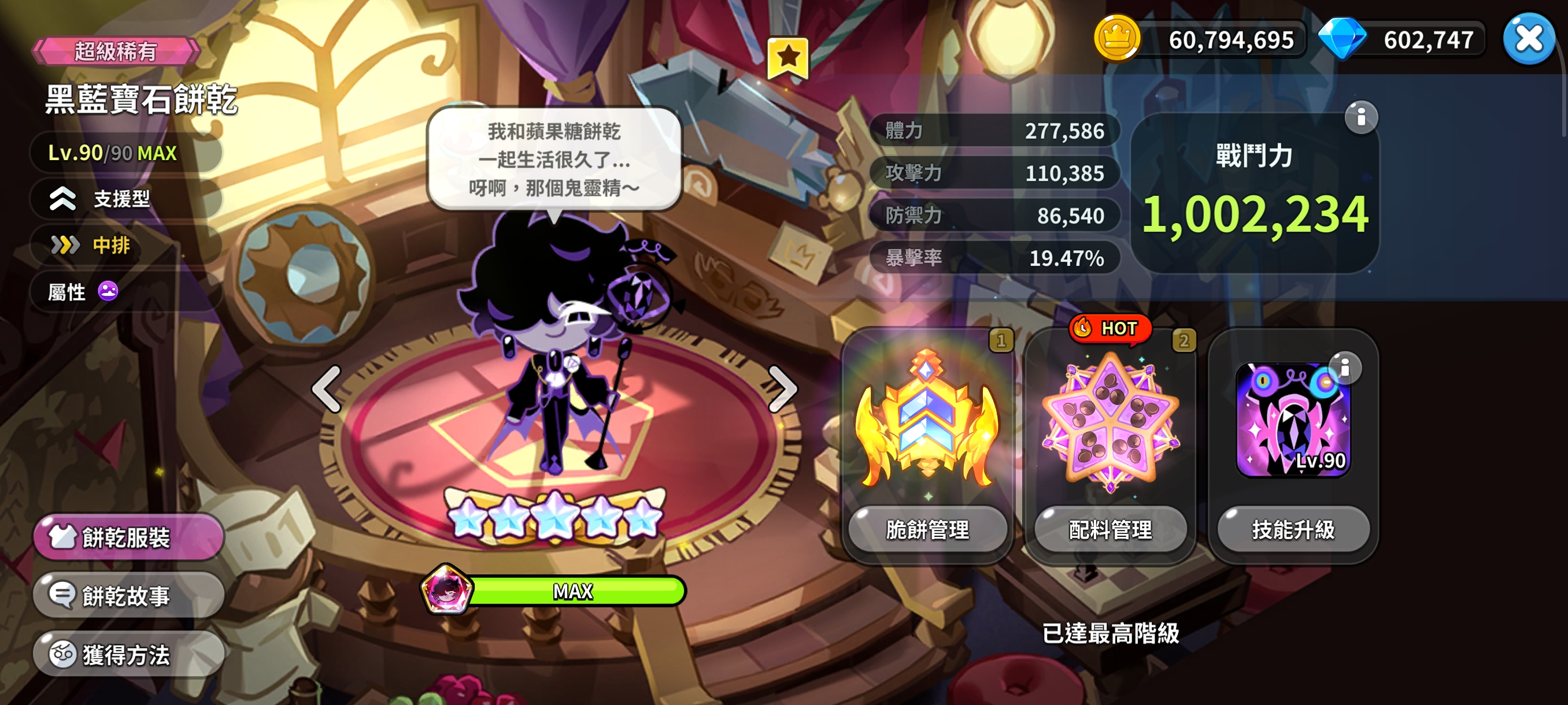Open the 餅乾服裝 costume panel
The height and width of the screenshot is (705, 1568).
pyautogui.click(x=129, y=536)
